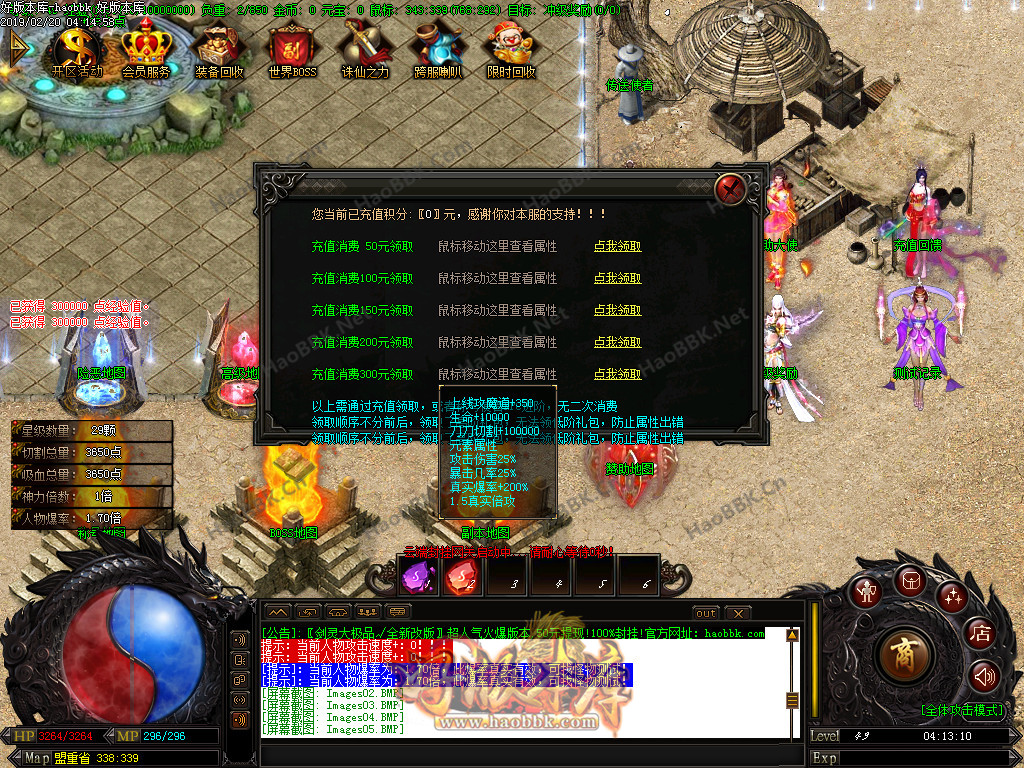The image size is (1024, 768).
Task: Claim the 200 yuan recharge reward
Action: click(x=617, y=342)
